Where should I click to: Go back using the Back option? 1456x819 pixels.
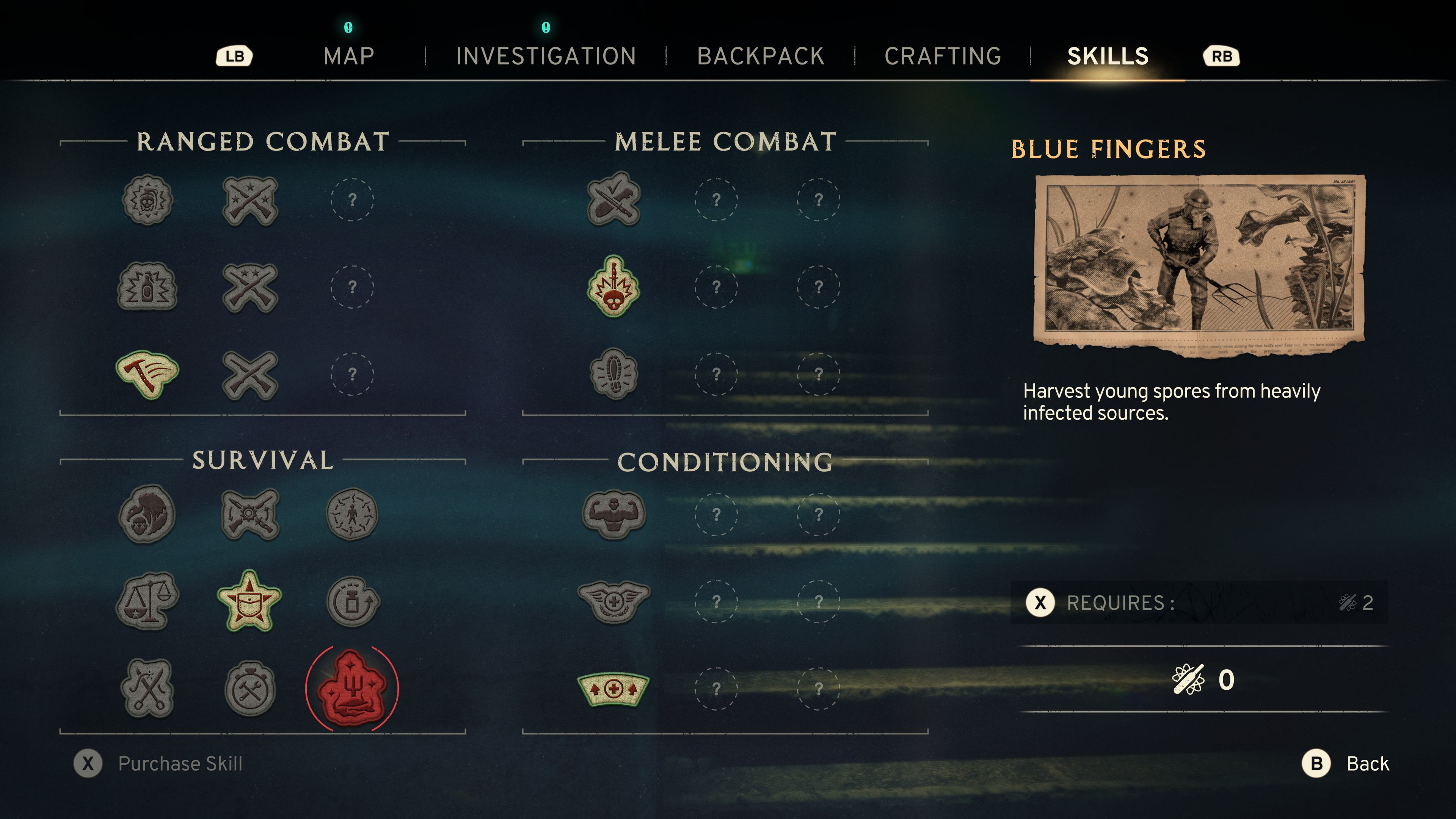tap(1367, 764)
